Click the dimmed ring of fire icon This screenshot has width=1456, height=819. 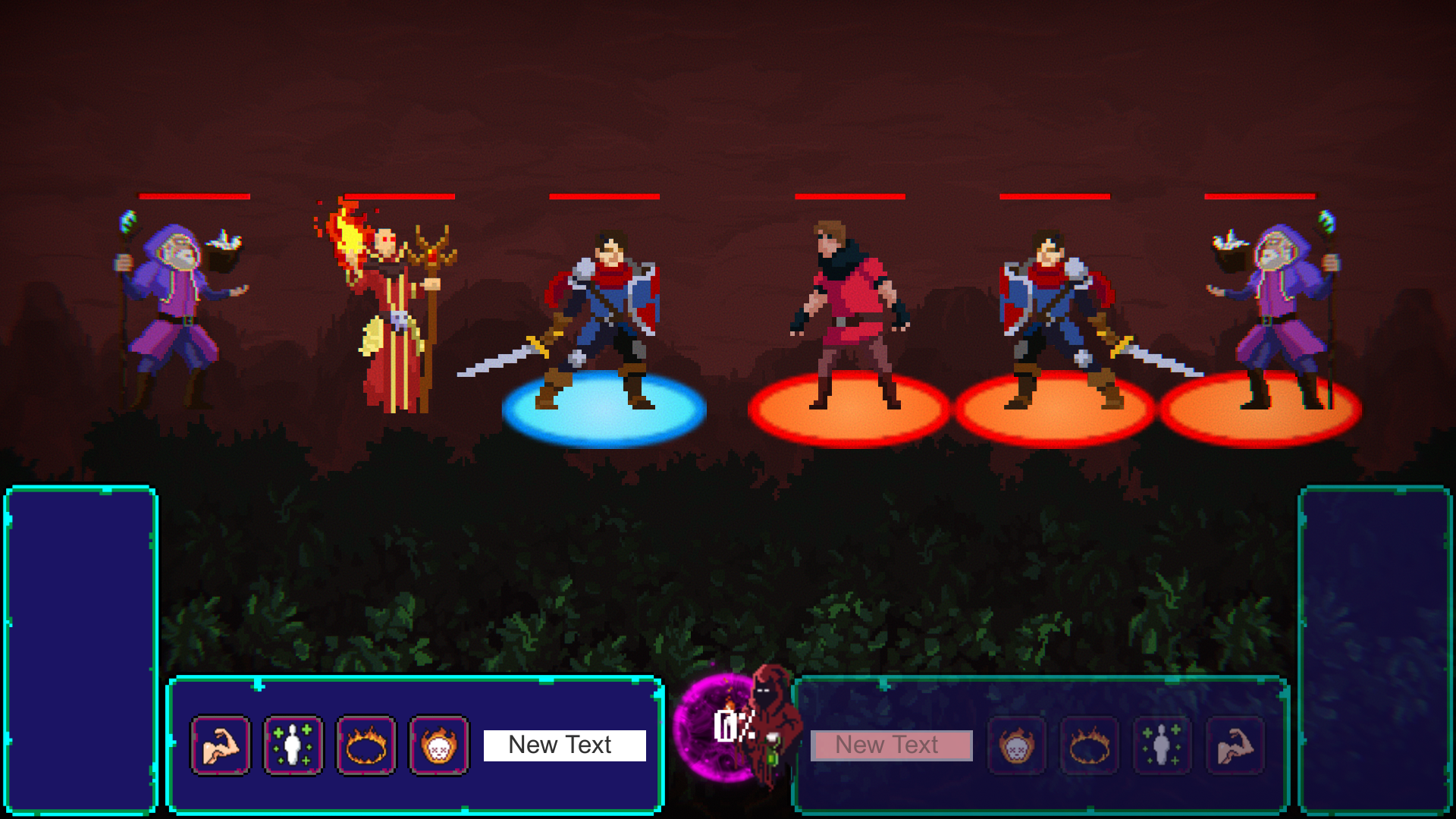[1089, 745]
